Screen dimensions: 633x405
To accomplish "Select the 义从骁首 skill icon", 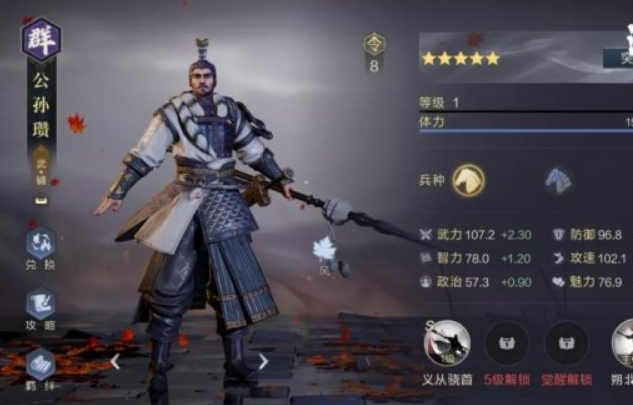I will coord(447,347).
